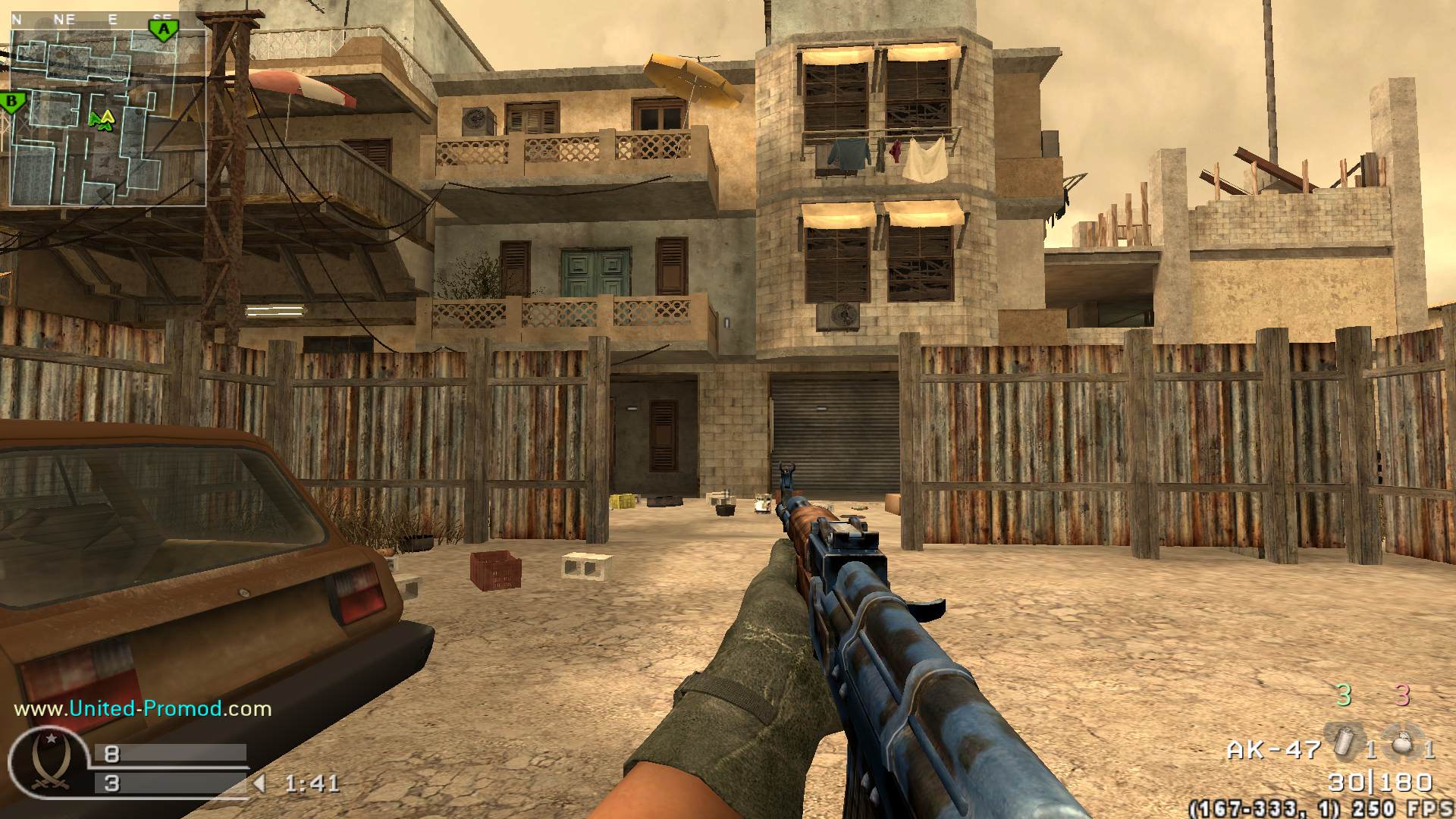Select the A bomb site marker
The width and height of the screenshot is (1456, 819).
click(x=162, y=30)
